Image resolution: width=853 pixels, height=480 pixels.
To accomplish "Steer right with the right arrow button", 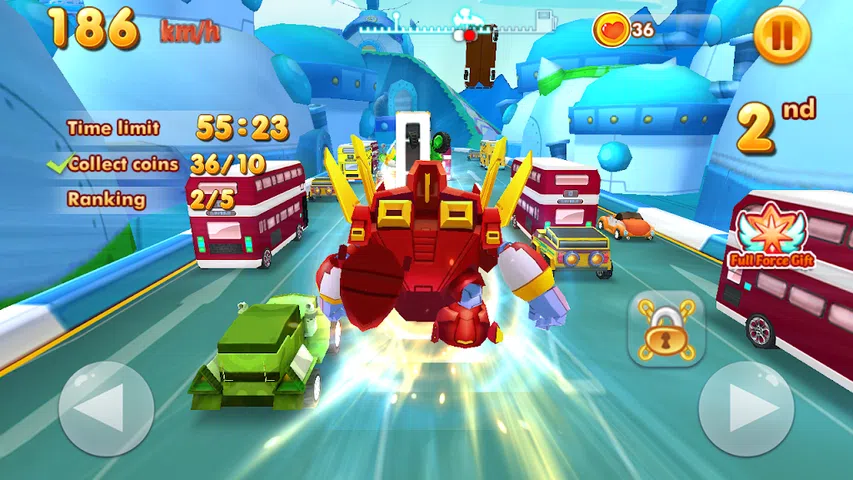I will click(745, 409).
